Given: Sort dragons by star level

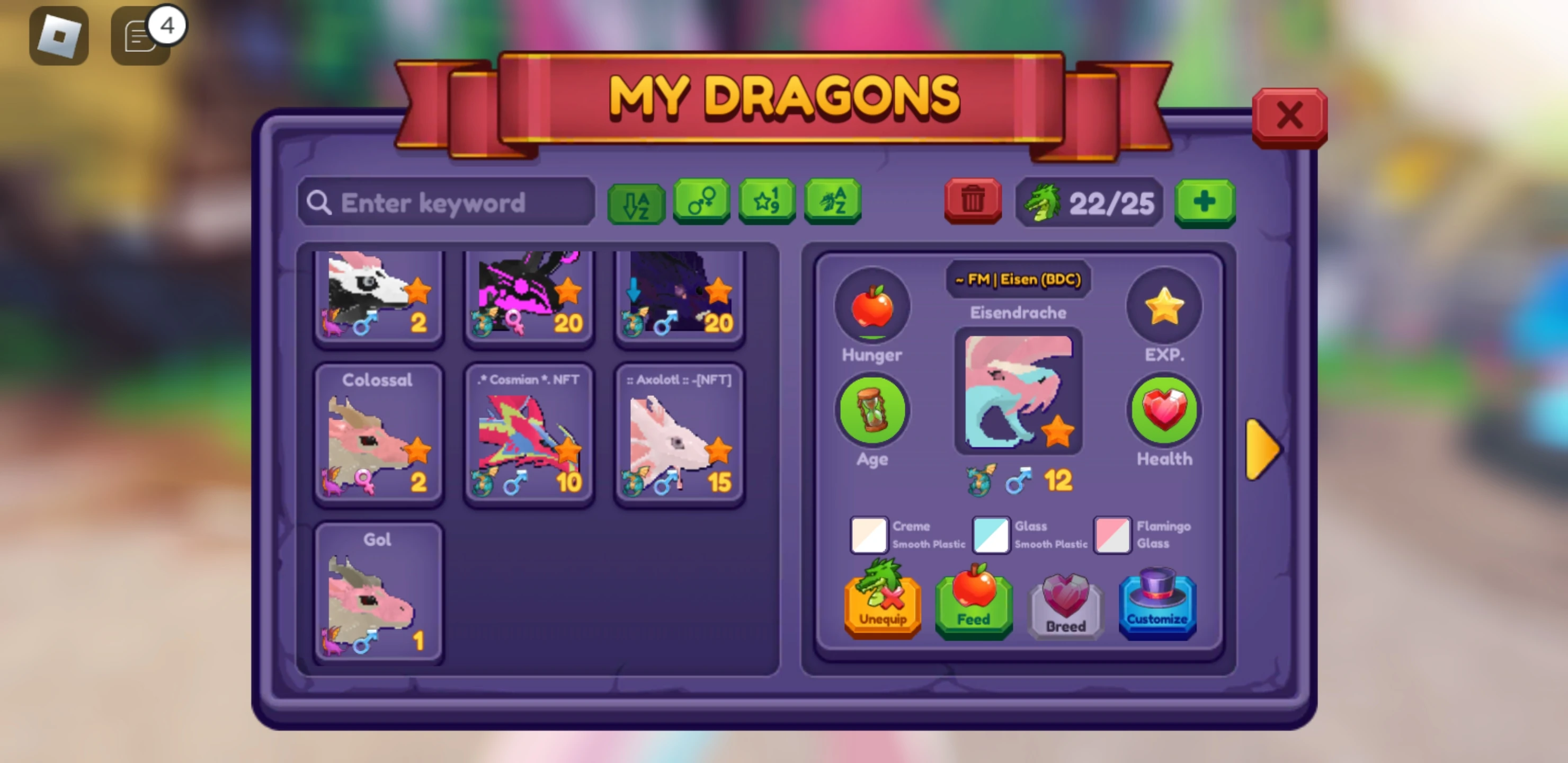Looking at the screenshot, I should [x=767, y=201].
